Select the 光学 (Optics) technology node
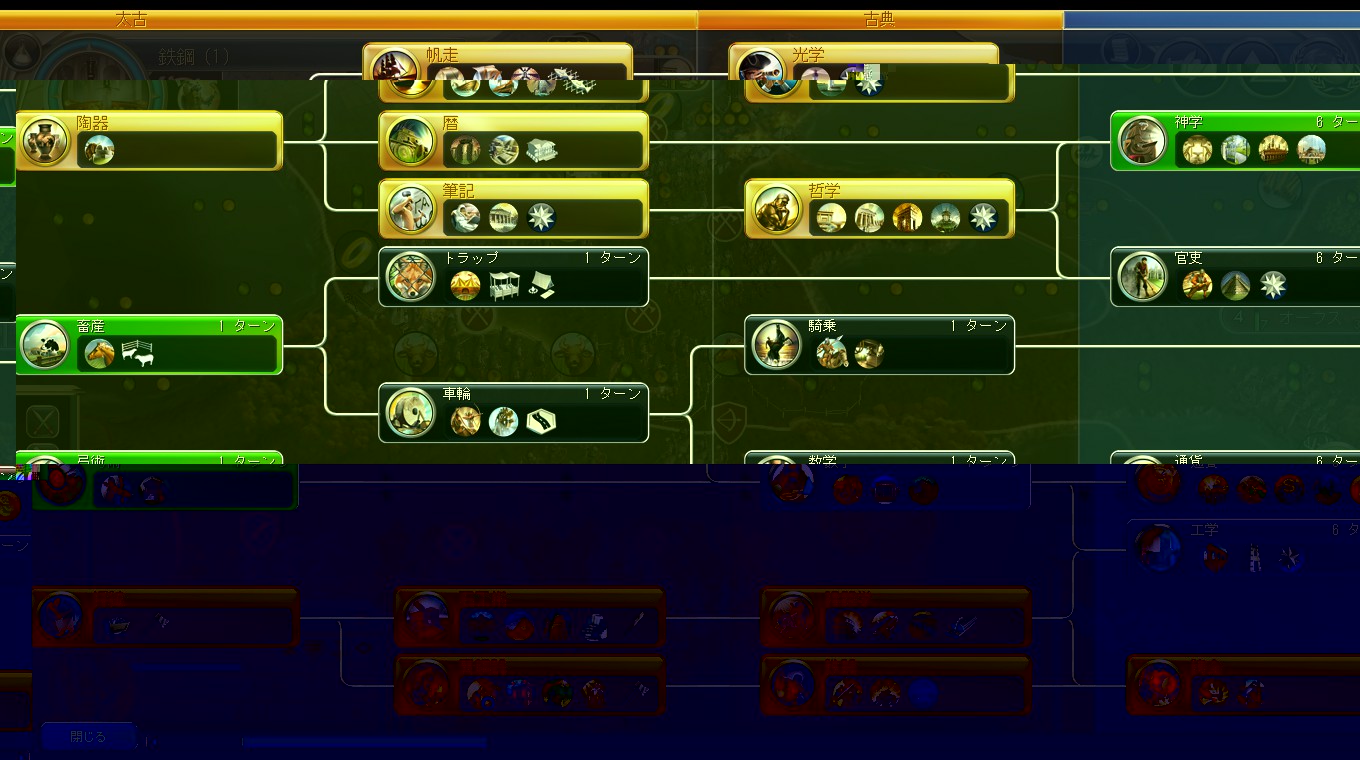Viewport: 1360px width, 760px height. 864,59
